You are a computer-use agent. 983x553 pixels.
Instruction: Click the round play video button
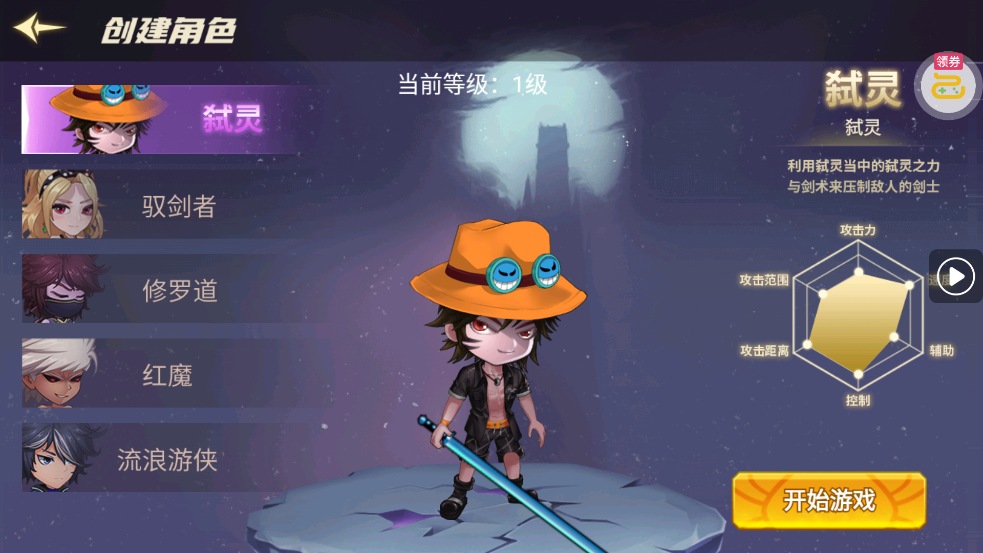(x=957, y=276)
